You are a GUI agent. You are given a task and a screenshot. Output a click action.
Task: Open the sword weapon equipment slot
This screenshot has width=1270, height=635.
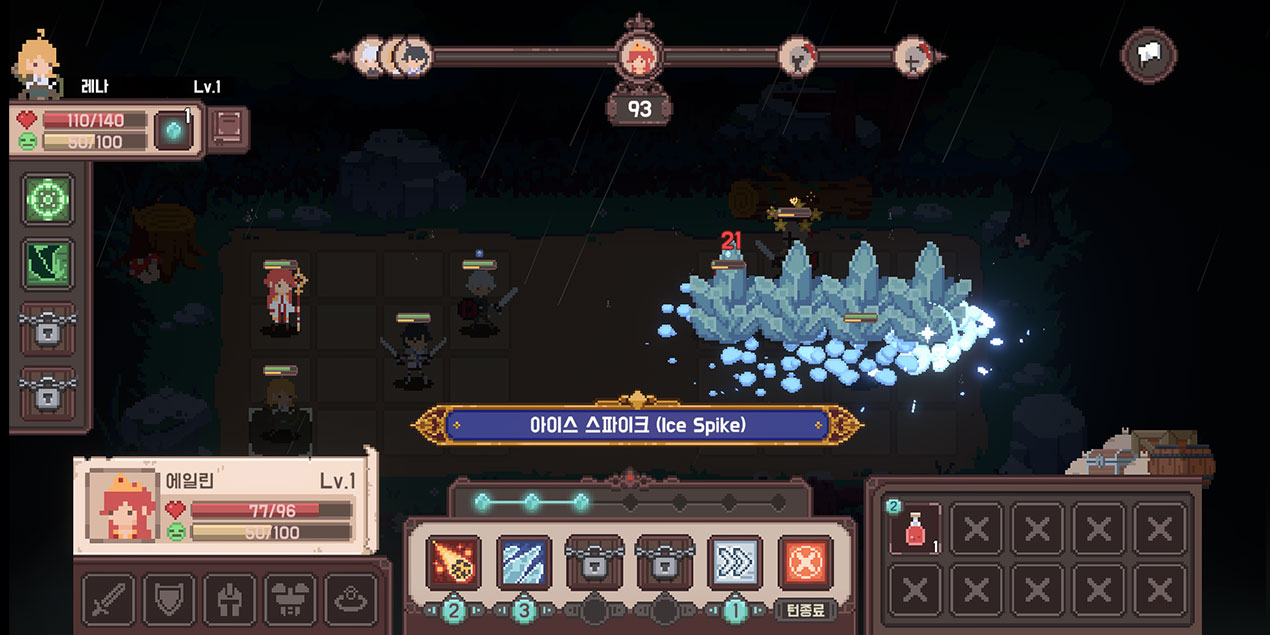pyautogui.click(x=108, y=600)
